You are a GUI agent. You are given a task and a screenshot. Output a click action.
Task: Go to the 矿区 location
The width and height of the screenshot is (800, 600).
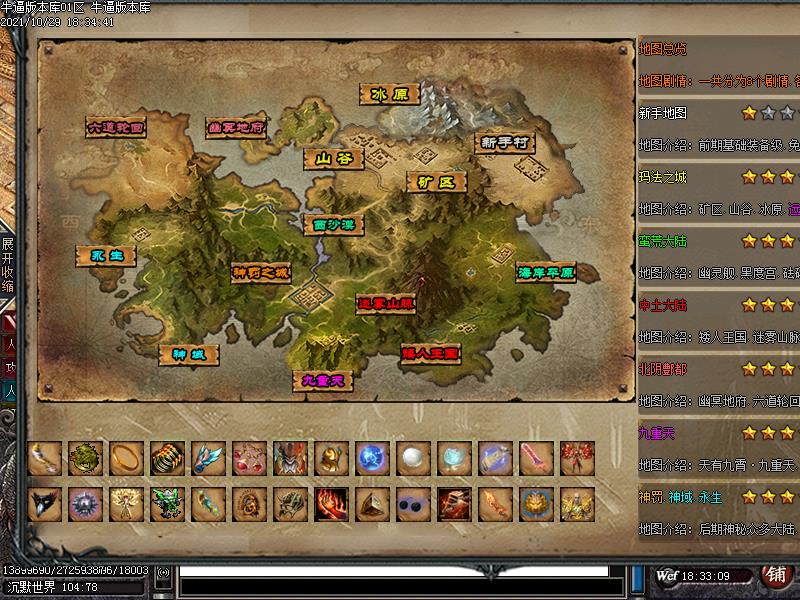(437, 182)
